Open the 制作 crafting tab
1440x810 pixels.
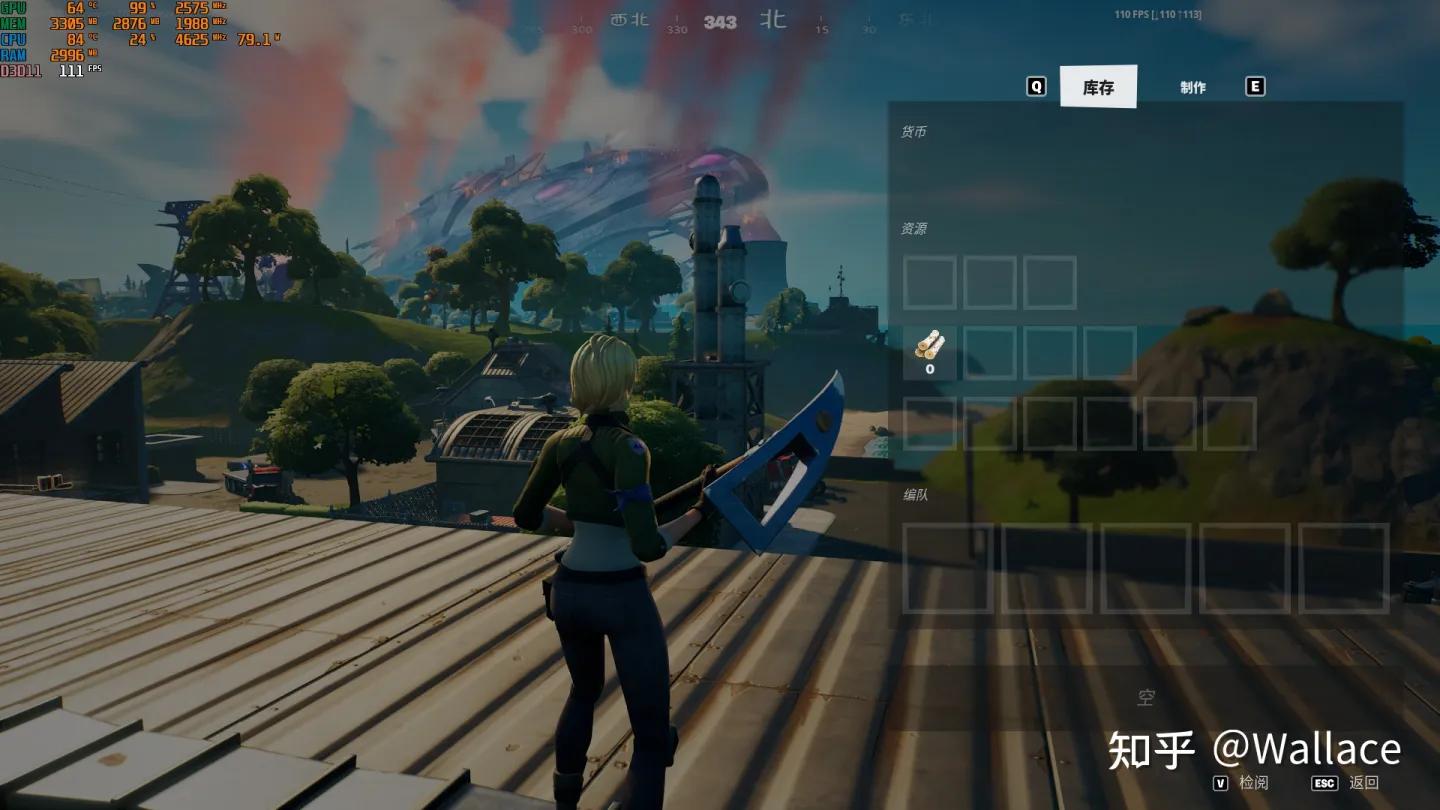click(1193, 87)
